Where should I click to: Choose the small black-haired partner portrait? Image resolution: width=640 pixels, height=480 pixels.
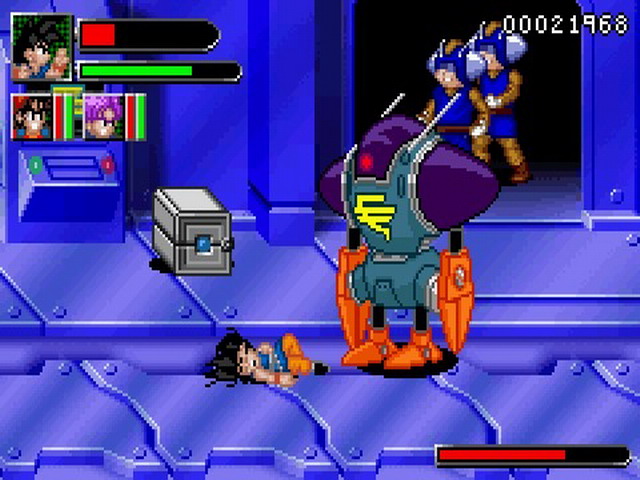click(x=31, y=115)
